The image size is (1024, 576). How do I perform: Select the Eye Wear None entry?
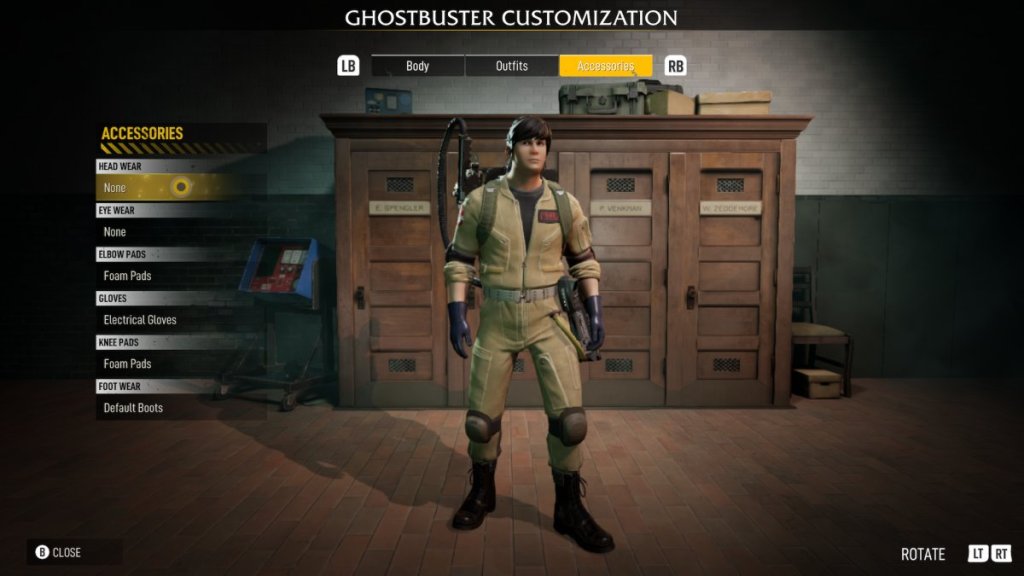coord(170,232)
